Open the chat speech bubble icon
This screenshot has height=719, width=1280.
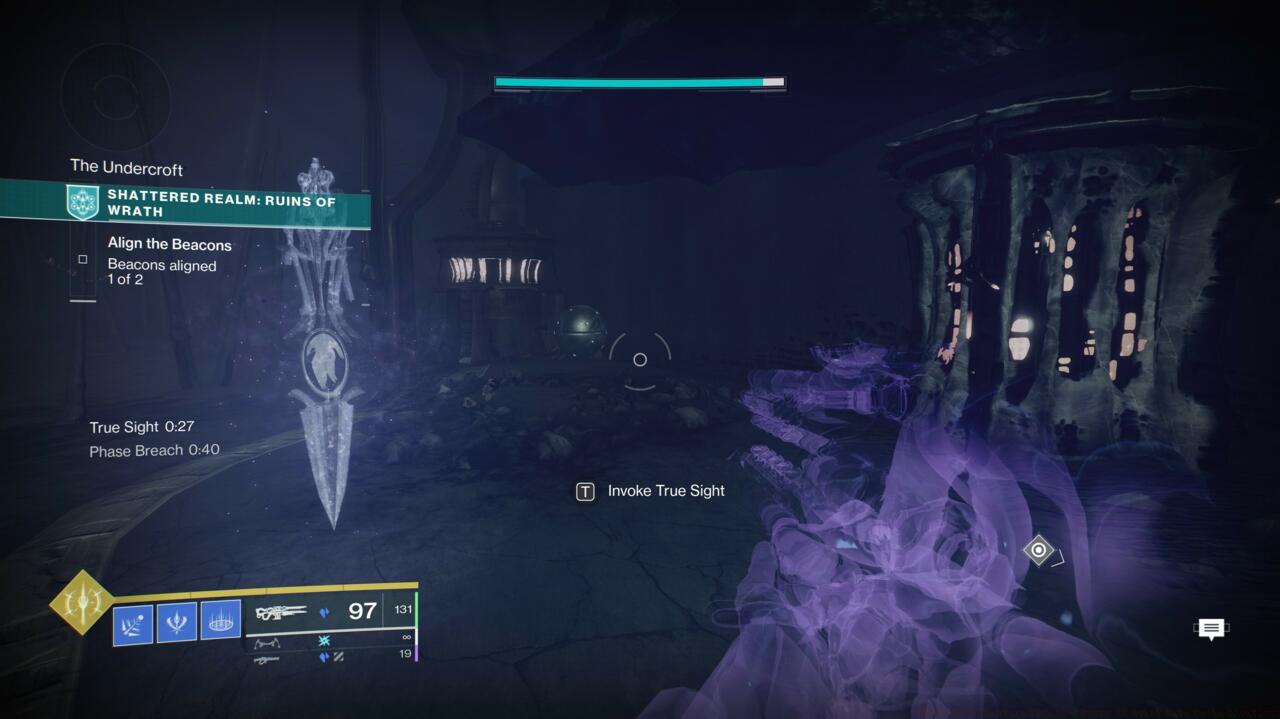pyautogui.click(x=1211, y=629)
